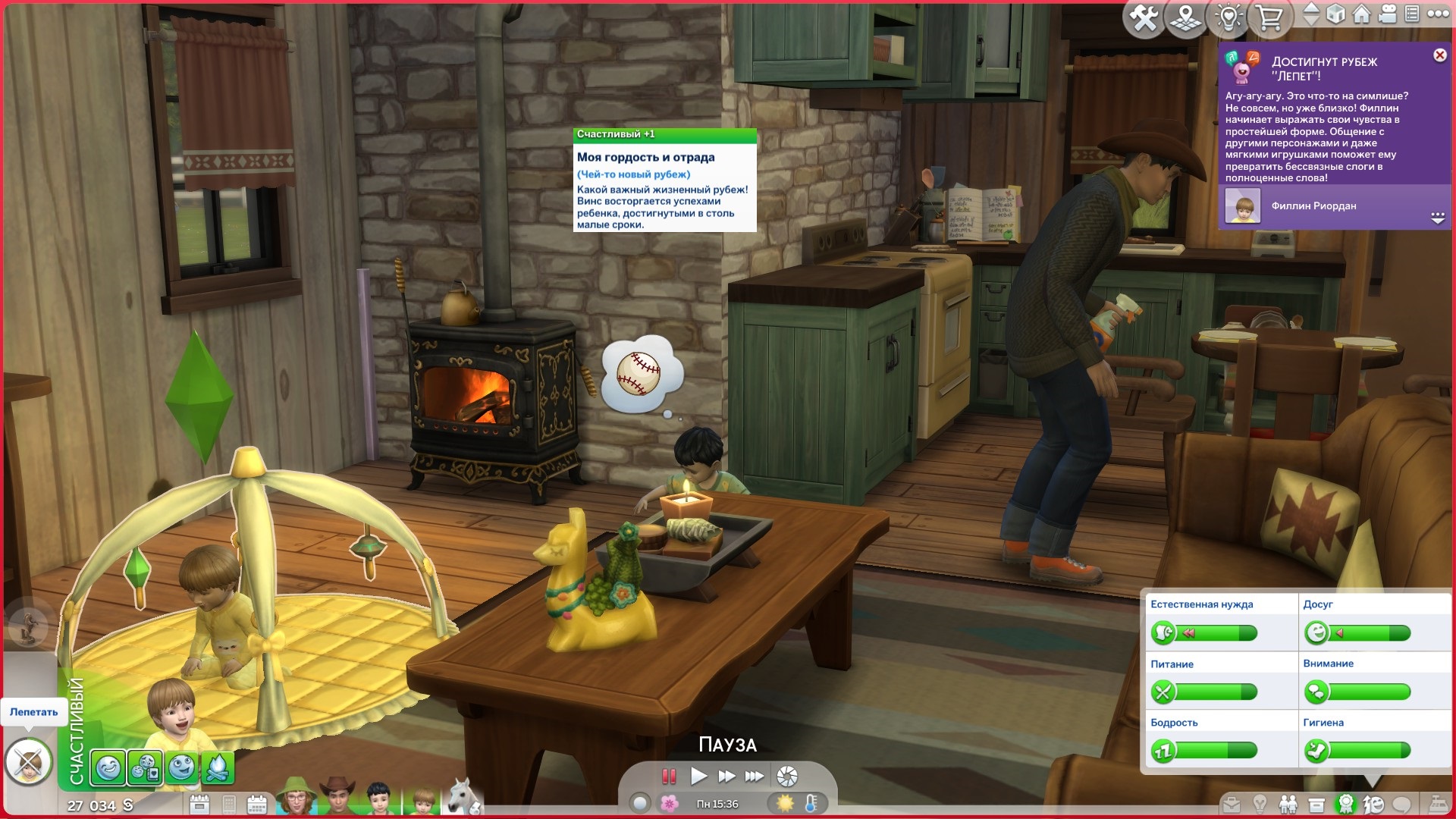
Task: Set game speed to fast forward
Action: [x=726, y=776]
